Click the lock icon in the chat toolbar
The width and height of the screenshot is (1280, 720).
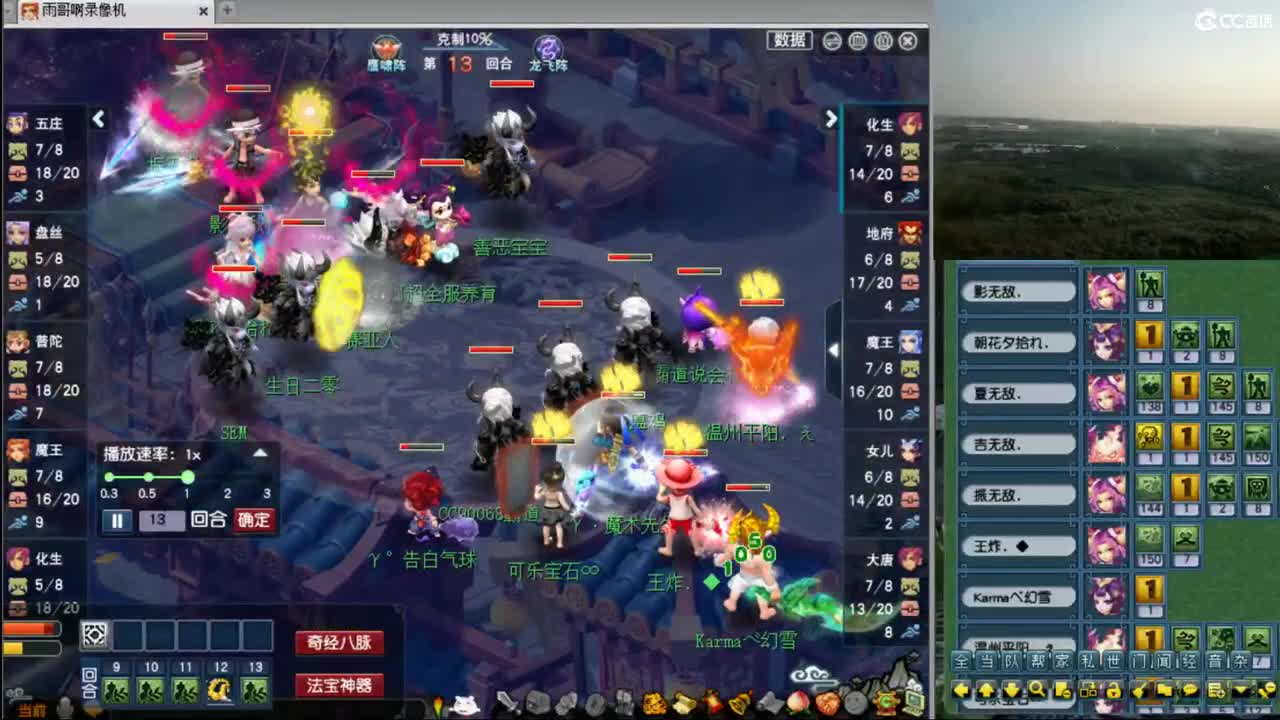[x=1112, y=690]
